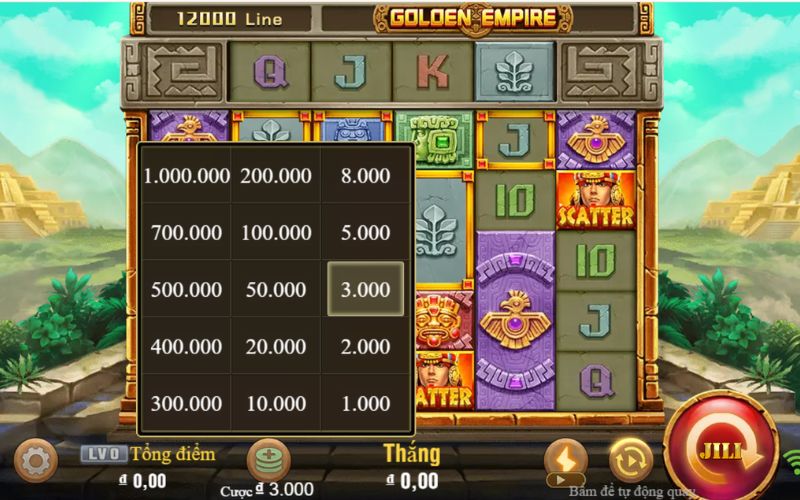This screenshot has width=800, height=500.
Task: Set the bet to 100.000
Action: [276, 233]
